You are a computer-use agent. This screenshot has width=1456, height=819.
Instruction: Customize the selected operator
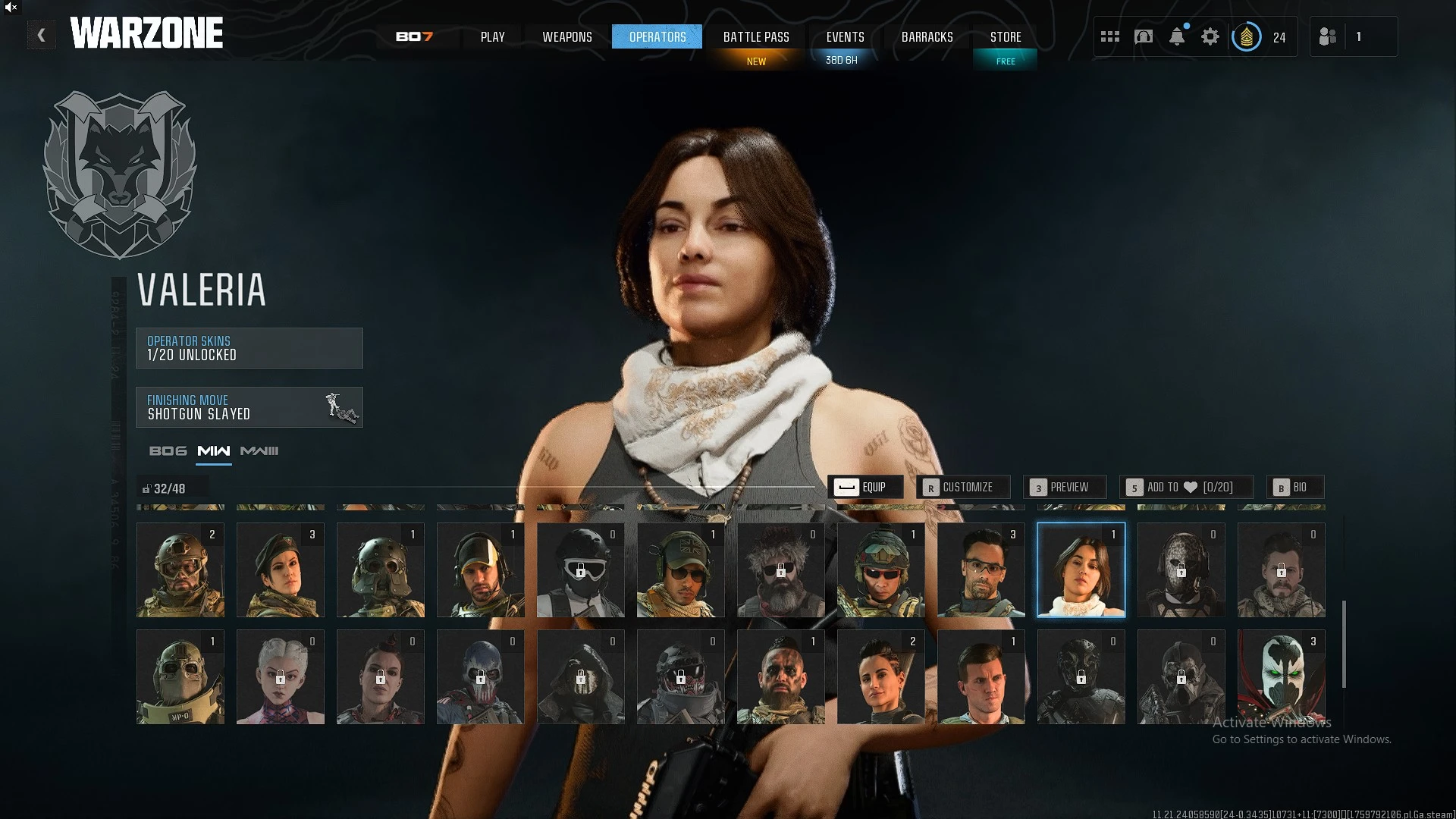(962, 487)
